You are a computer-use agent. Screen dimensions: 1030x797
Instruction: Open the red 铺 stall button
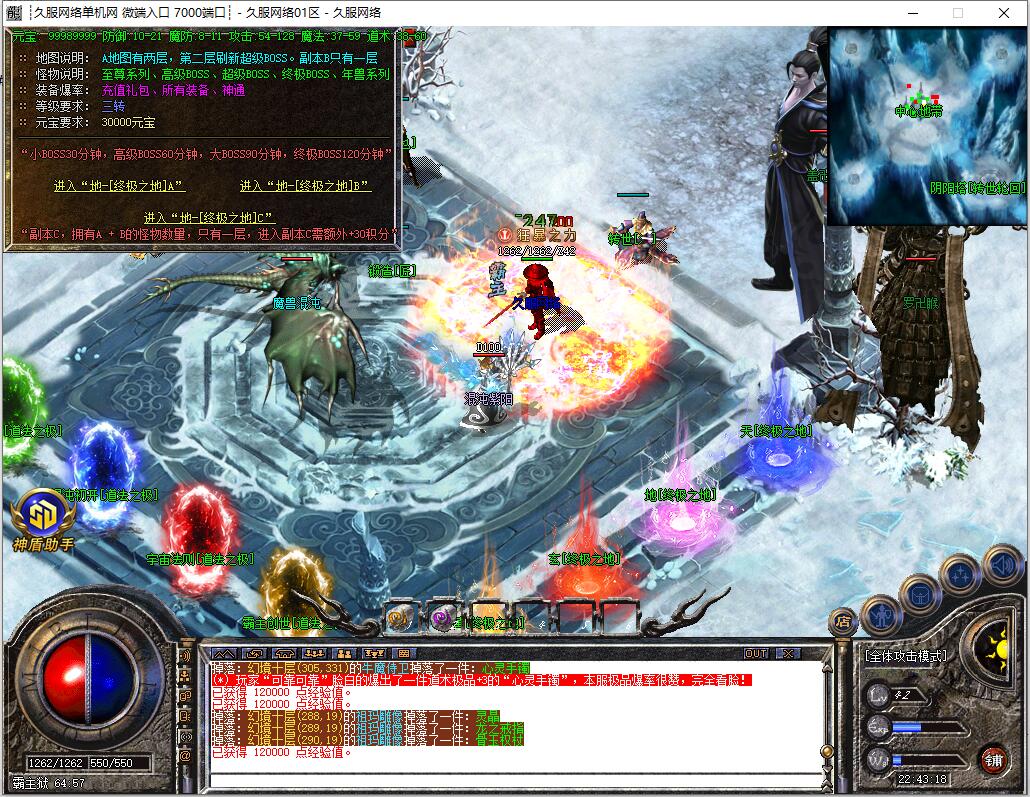993,759
